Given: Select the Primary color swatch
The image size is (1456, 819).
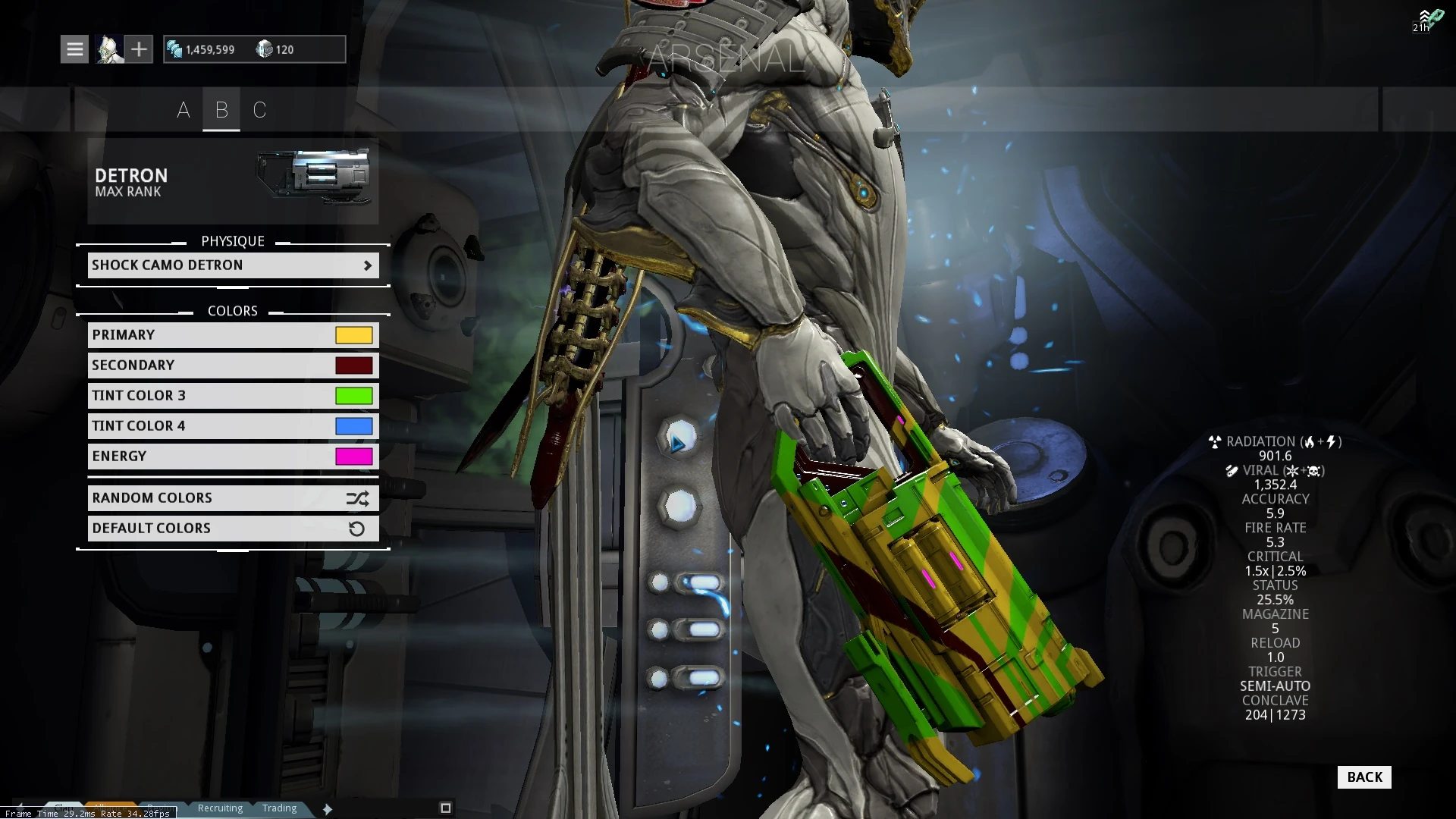Looking at the screenshot, I should (353, 334).
